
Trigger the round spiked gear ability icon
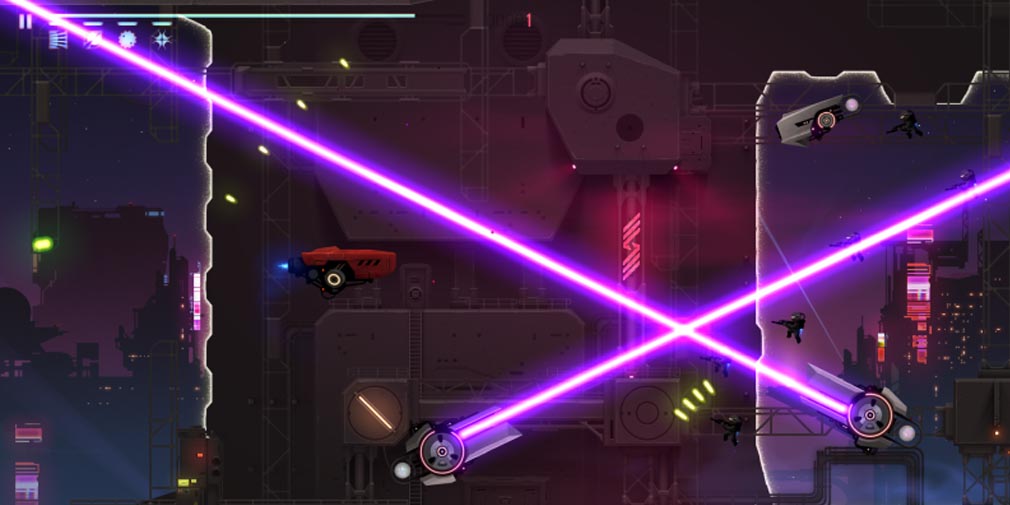coord(127,39)
